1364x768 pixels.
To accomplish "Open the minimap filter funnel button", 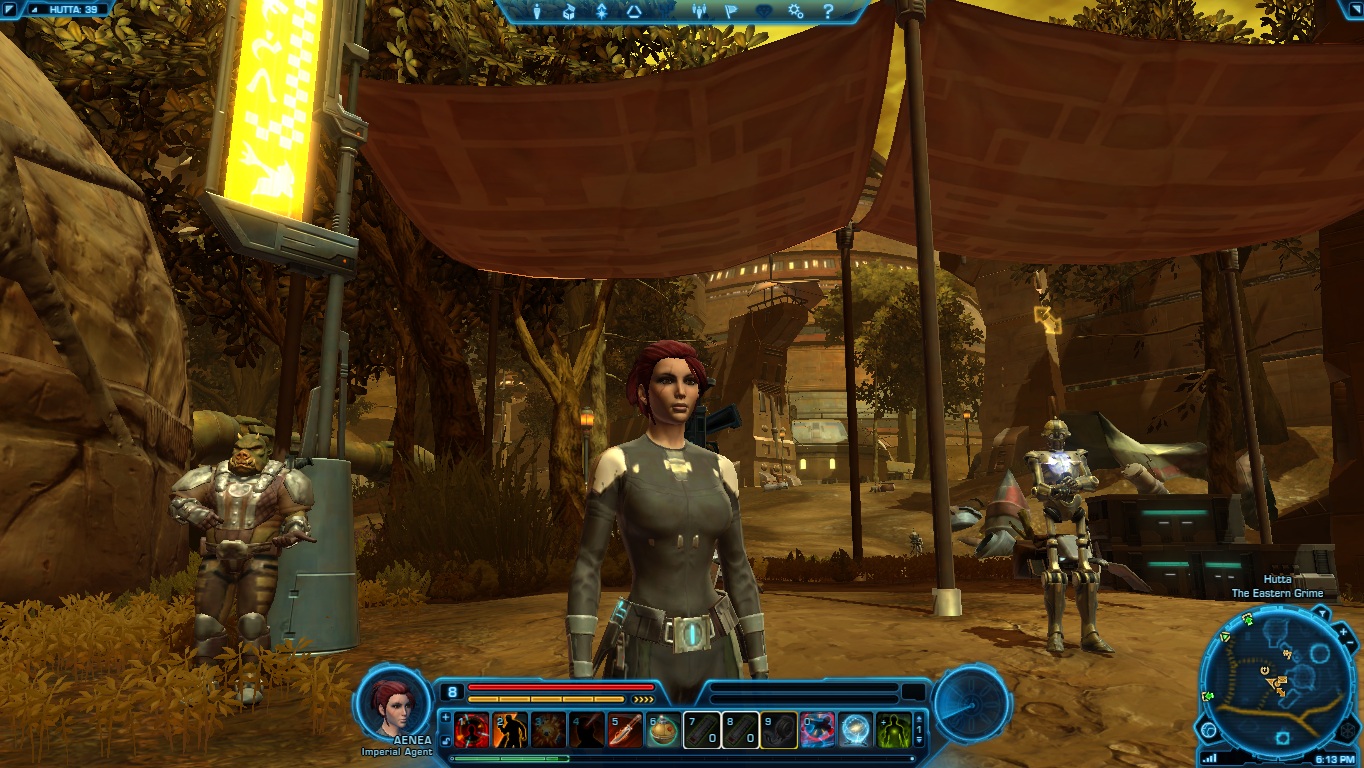I will point(1321,613).
